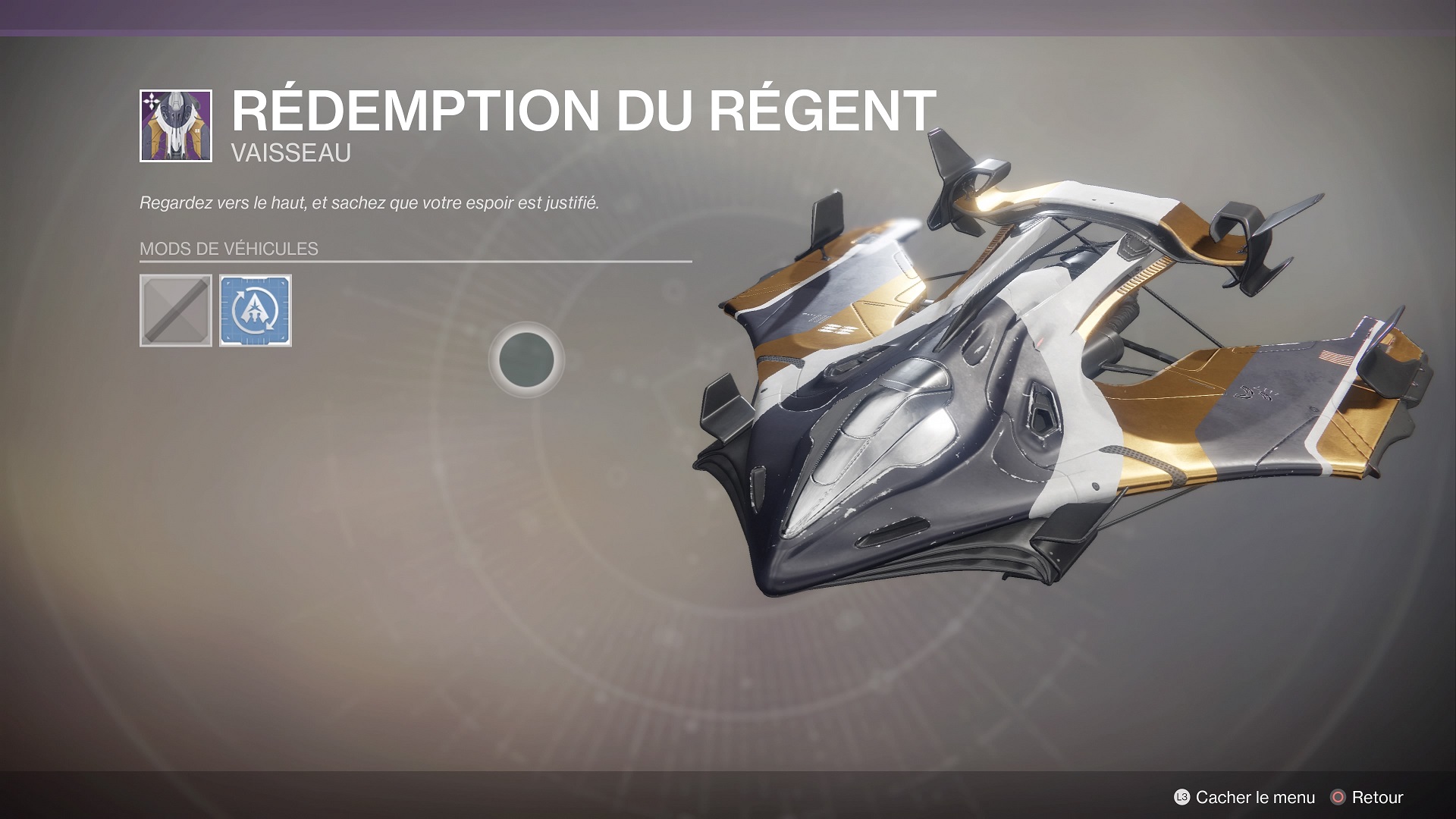Select the blue transmat effect mod
This screenshot has height=819, width=1456.
point(256,311)
